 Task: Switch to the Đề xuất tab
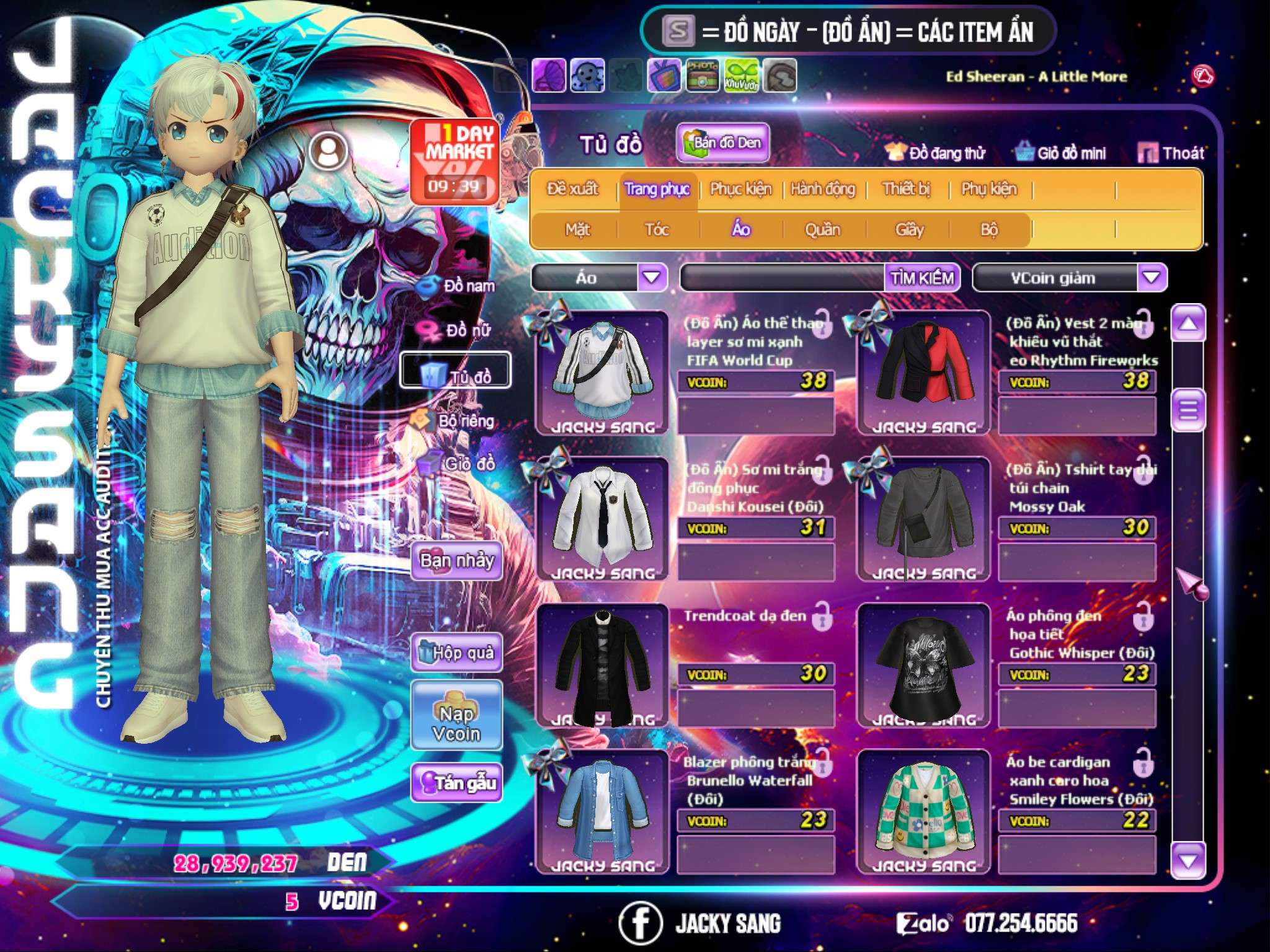(x=573, y=189)
